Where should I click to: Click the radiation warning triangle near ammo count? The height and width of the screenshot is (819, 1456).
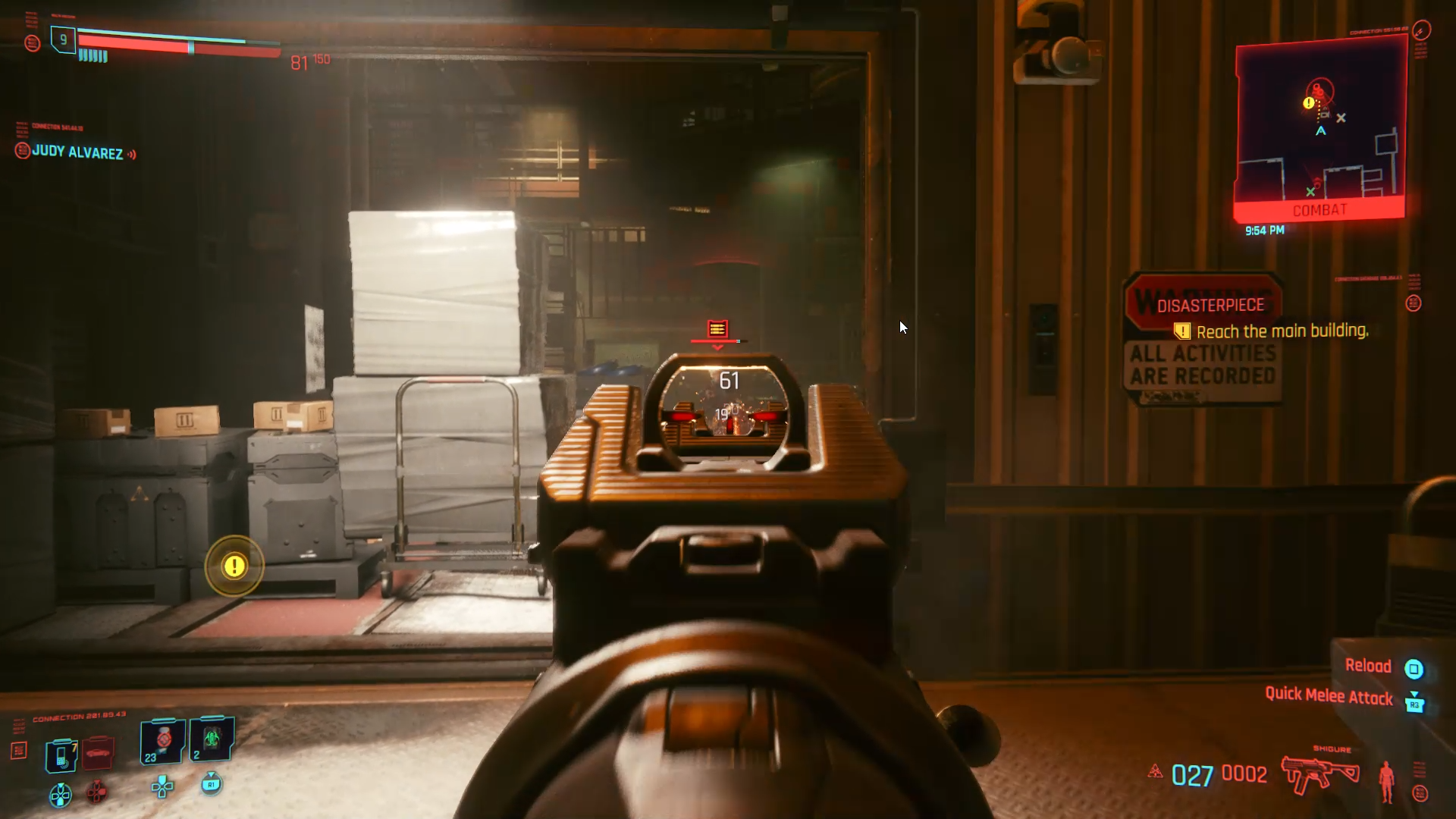1155,772
